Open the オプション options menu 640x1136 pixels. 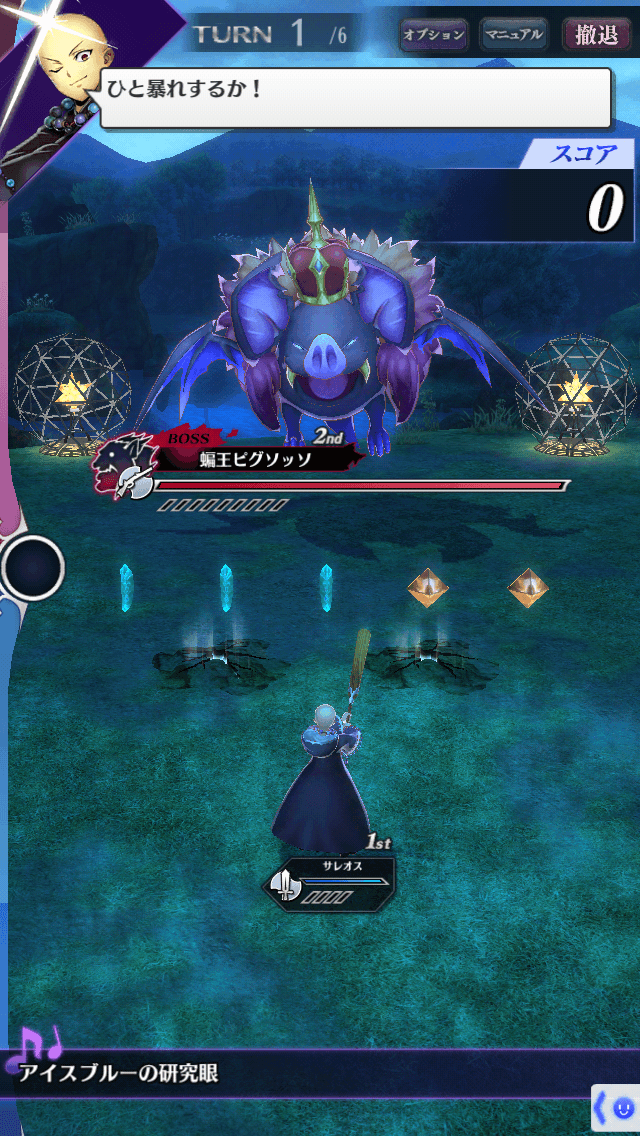pos(434,35)
